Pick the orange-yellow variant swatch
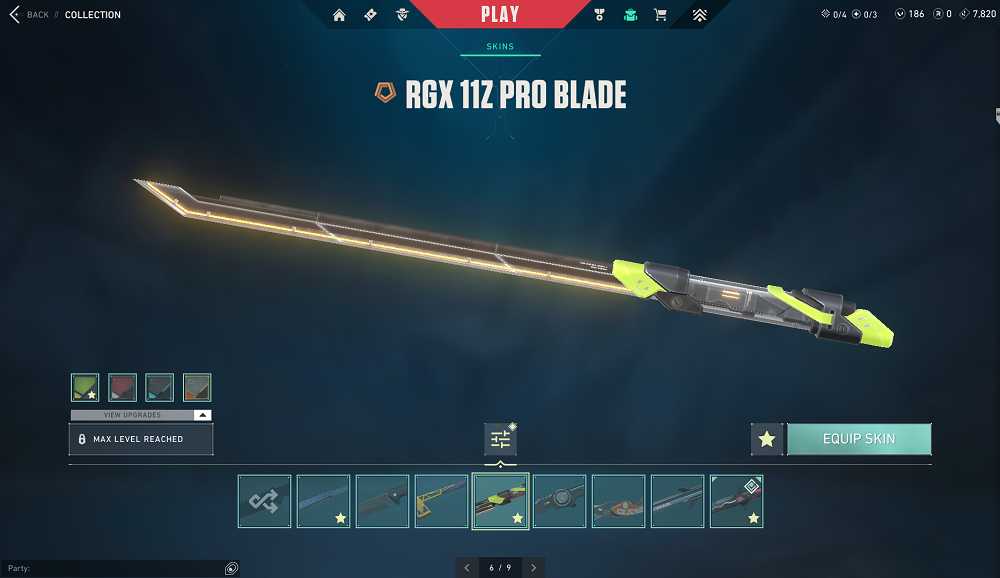 click(x=197, y=387)
